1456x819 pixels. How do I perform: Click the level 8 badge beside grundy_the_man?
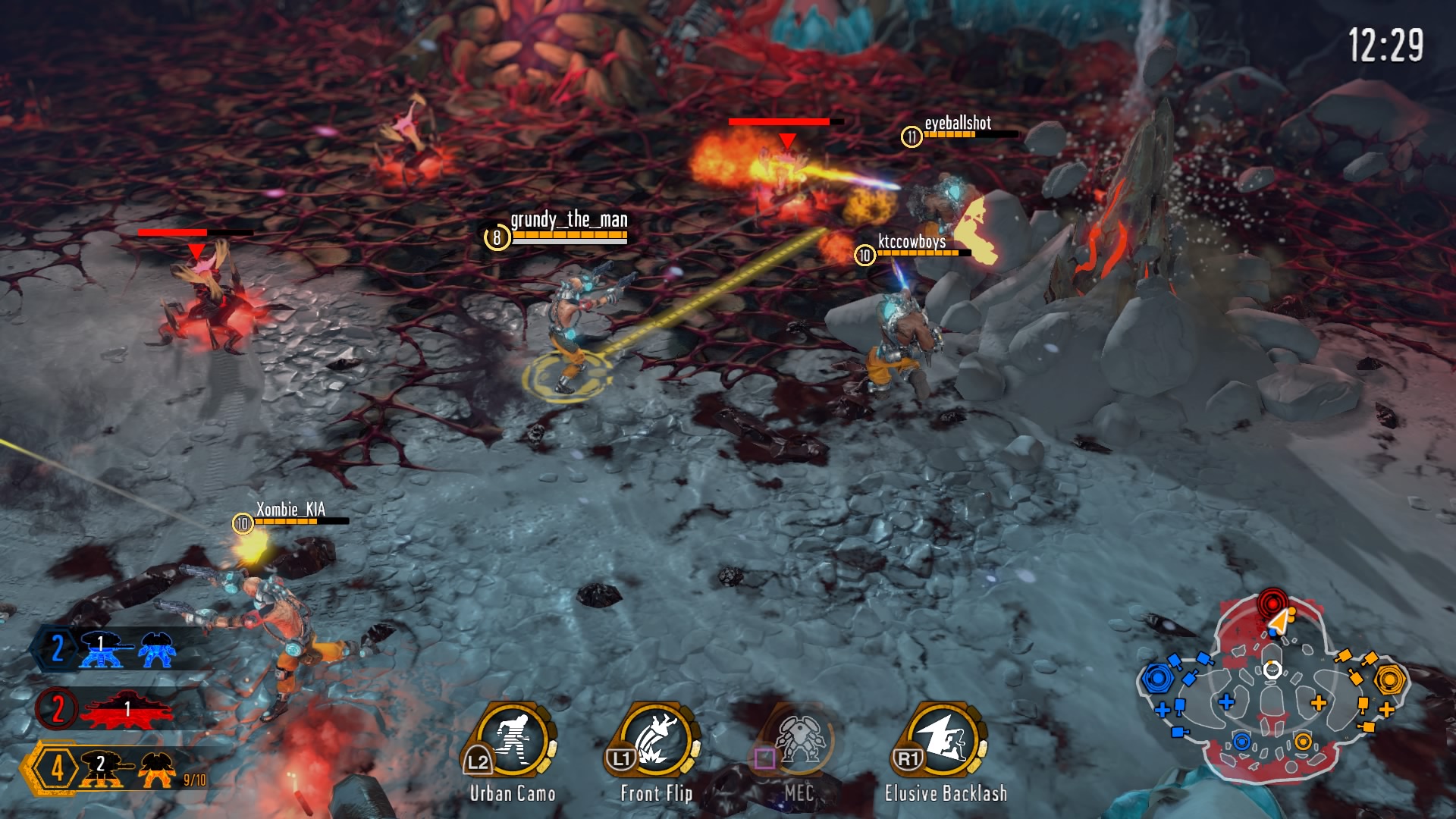point(497,237)
